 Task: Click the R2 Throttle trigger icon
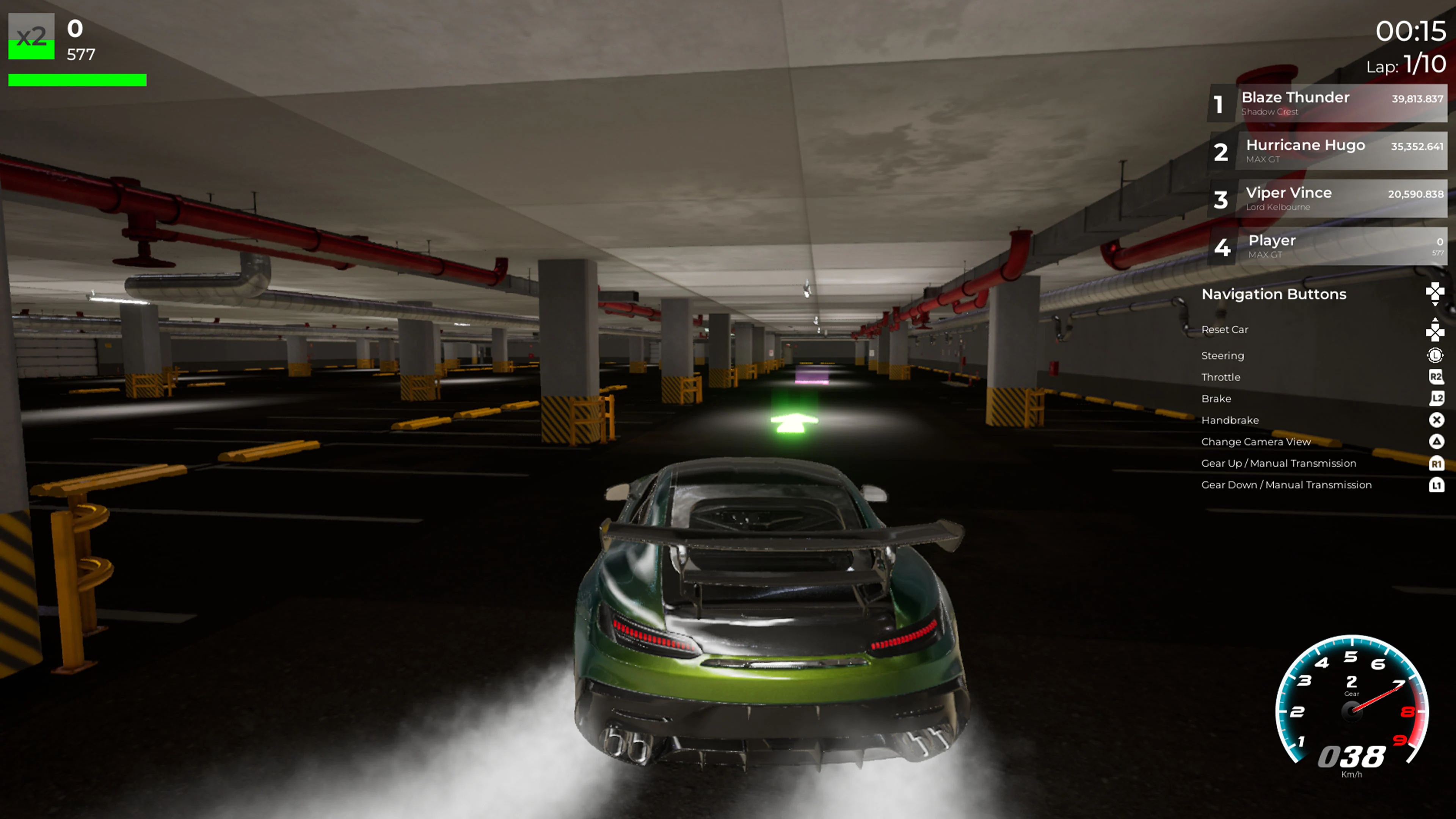click(x=1436, y=377)
